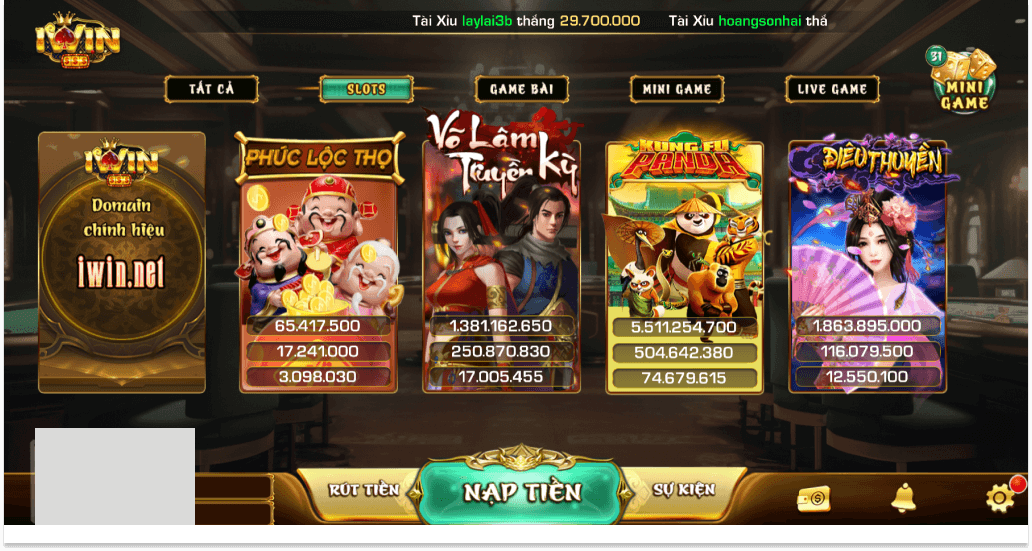Click the IWIN logo in the corner
This screenshot has height=551, width=1032.
pyautogui.click(x=77, y=42)
